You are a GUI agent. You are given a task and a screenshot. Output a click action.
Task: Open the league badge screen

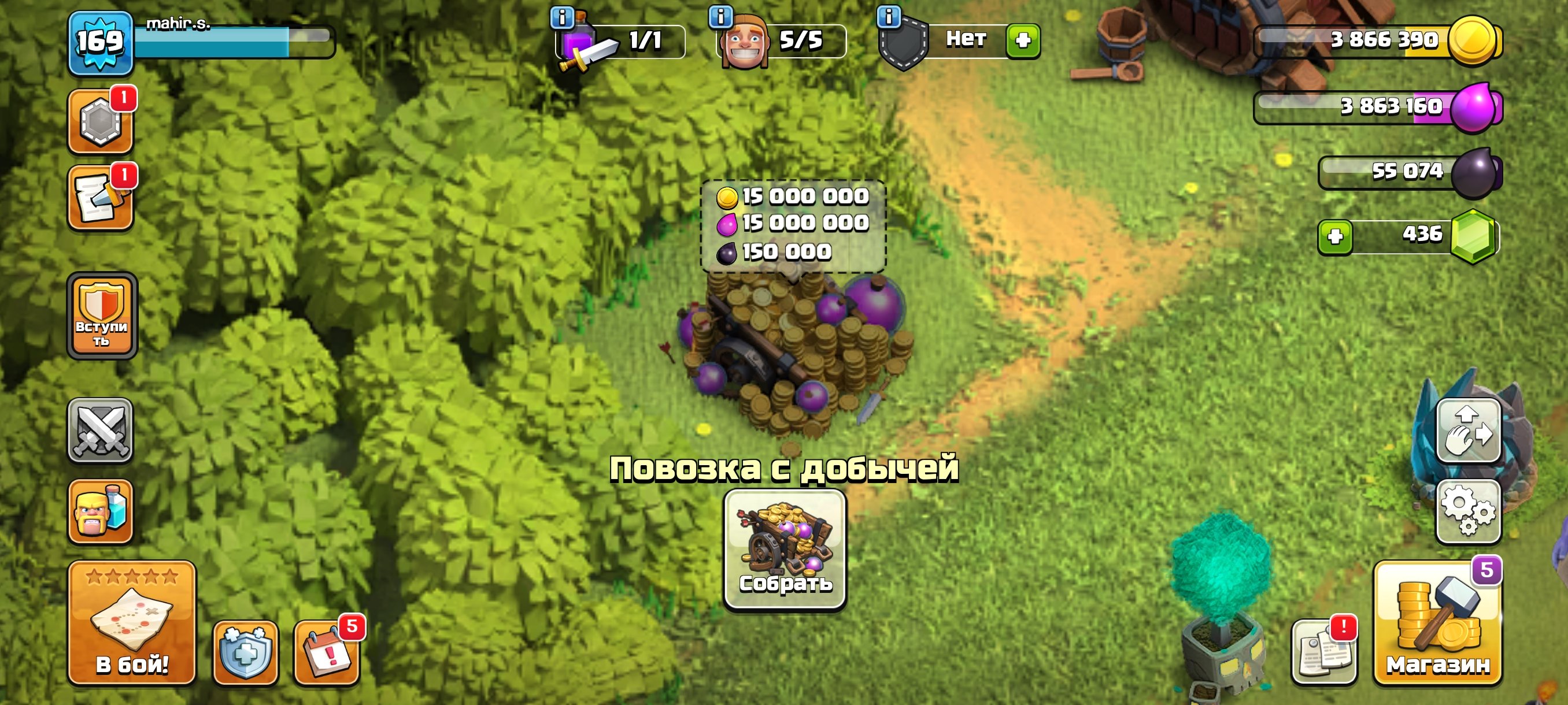(101, 120)
